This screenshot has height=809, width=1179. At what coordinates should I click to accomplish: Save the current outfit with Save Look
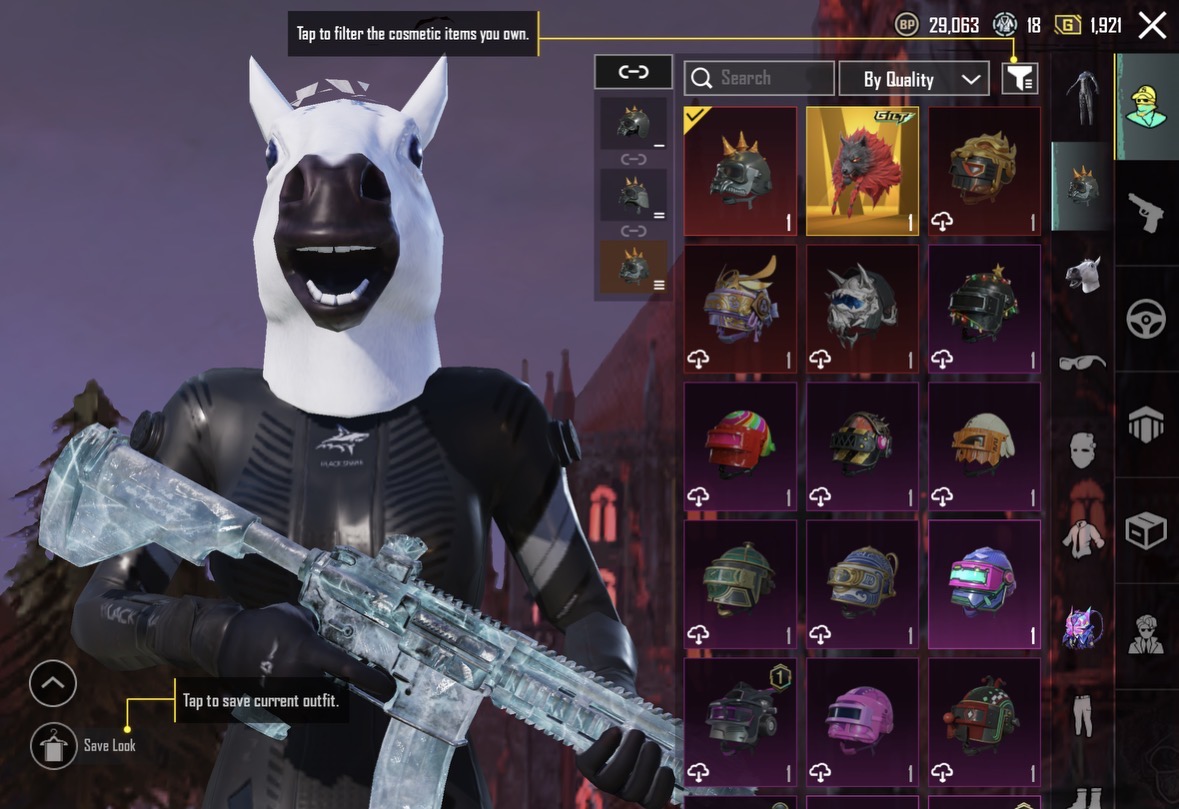pyautogui.click(x=54, y=745)
